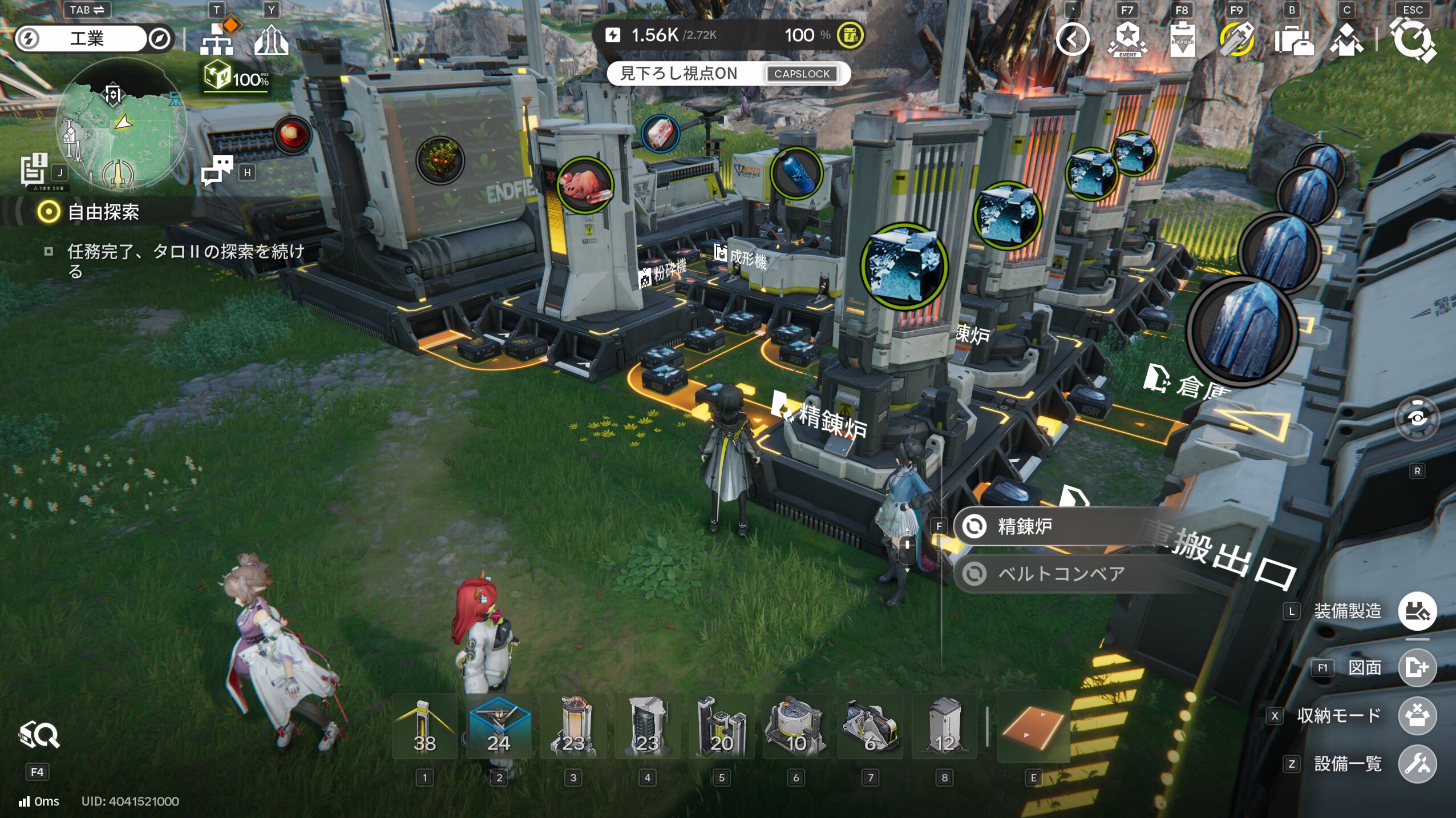Click the eye view toggle button

coord(1417,418)
